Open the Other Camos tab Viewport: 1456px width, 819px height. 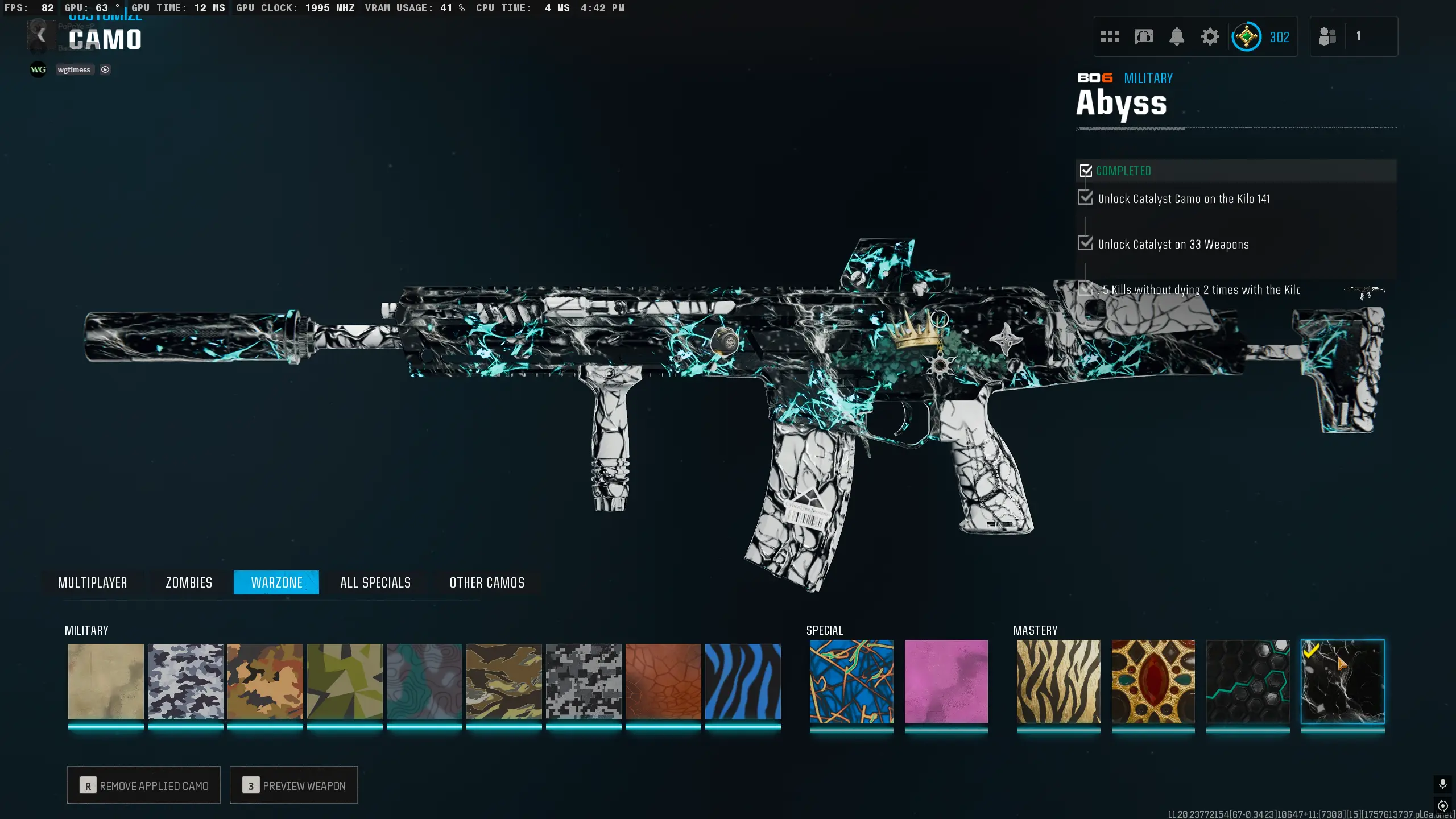tap(487, 582)
